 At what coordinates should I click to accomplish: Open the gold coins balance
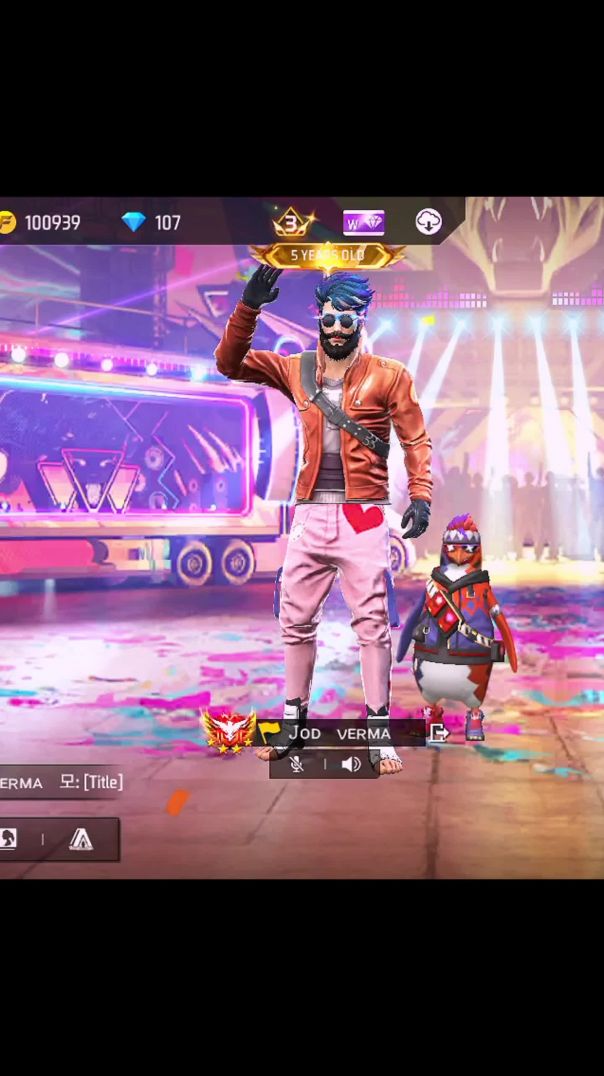42,222
